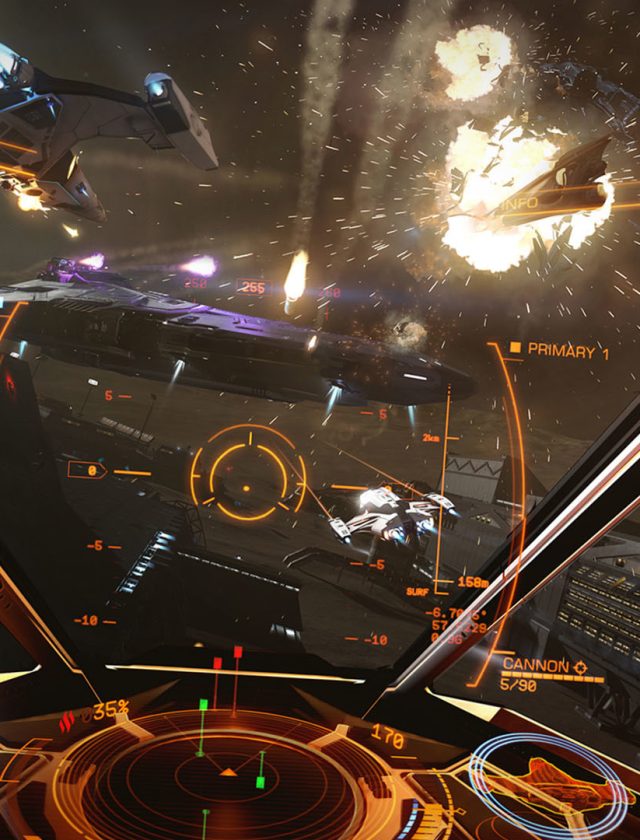This screenshot has height=840, width=640.
Task: Click the circular radar scanner
Action: 228,780
